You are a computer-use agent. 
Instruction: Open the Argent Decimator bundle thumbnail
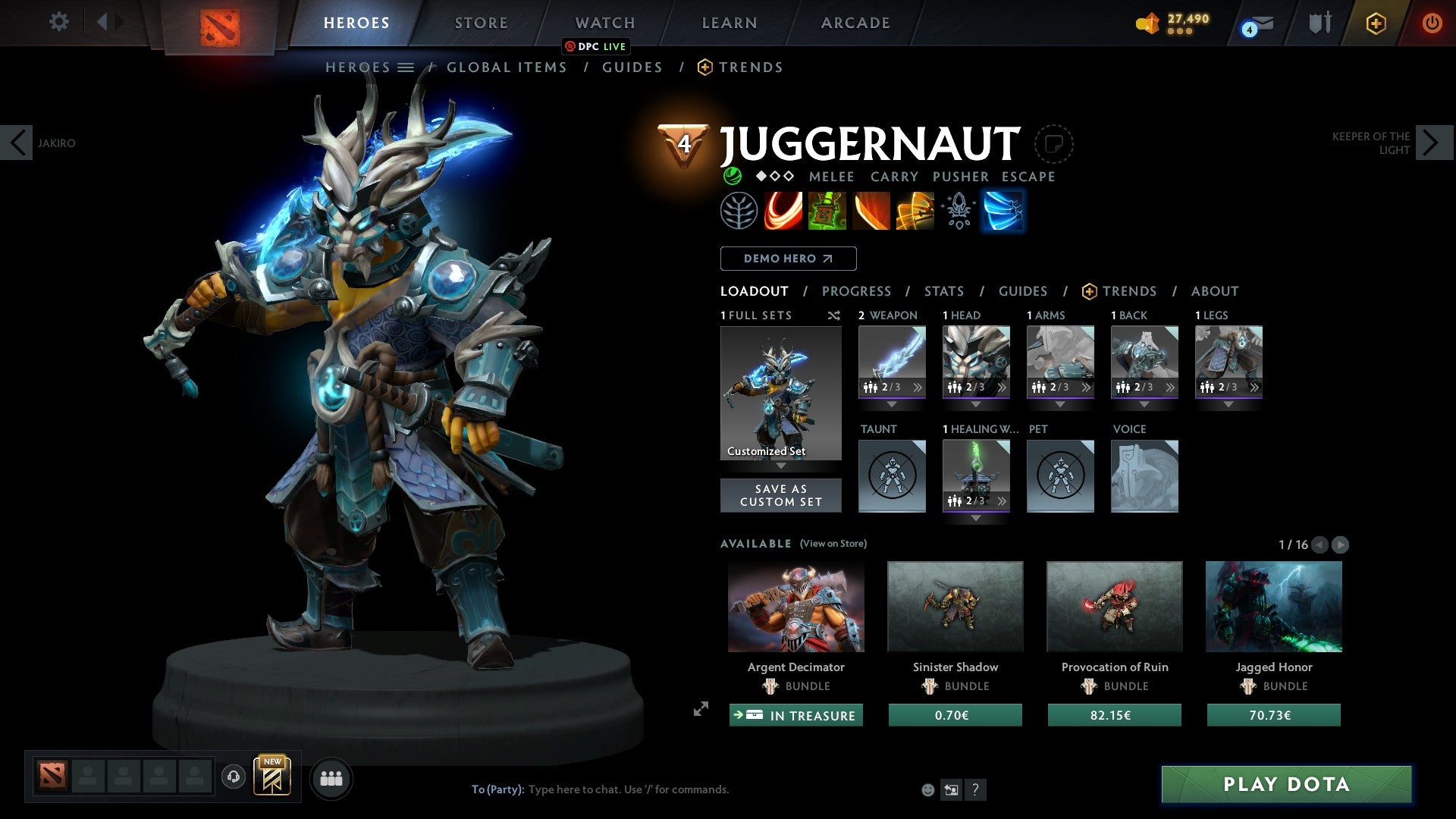point(795,606)
